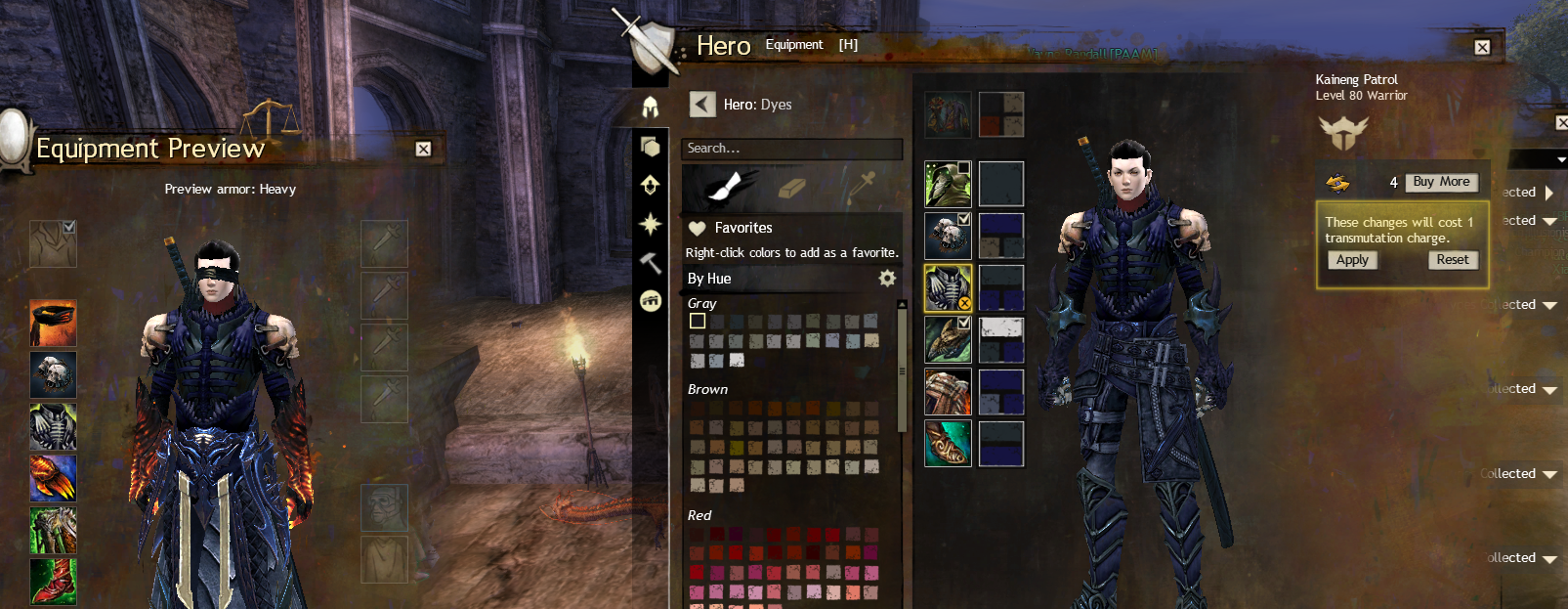Close the Hero panel

(1482, 47)
